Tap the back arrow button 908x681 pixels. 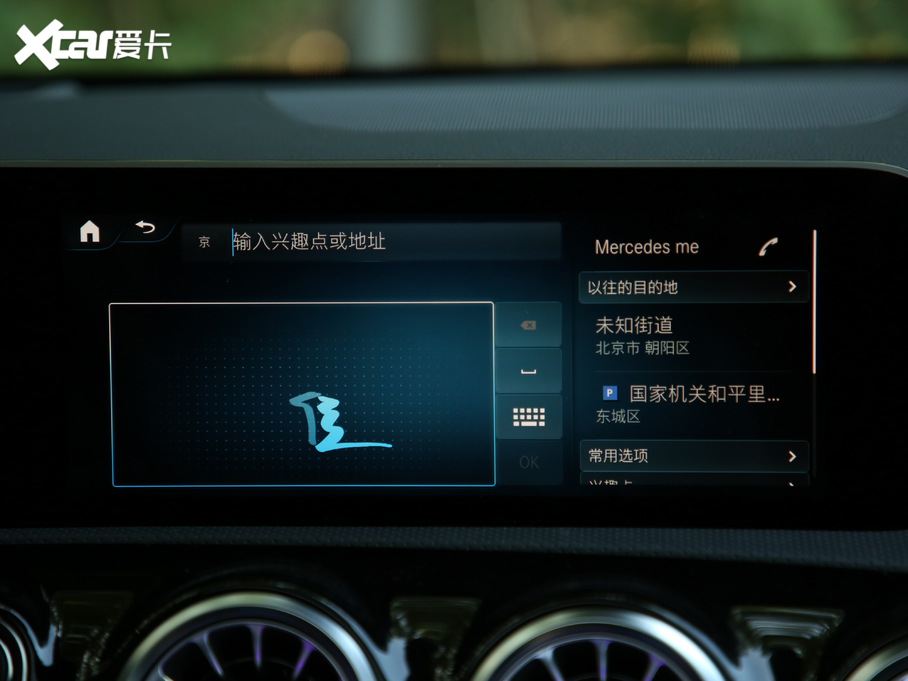(146, 228)
